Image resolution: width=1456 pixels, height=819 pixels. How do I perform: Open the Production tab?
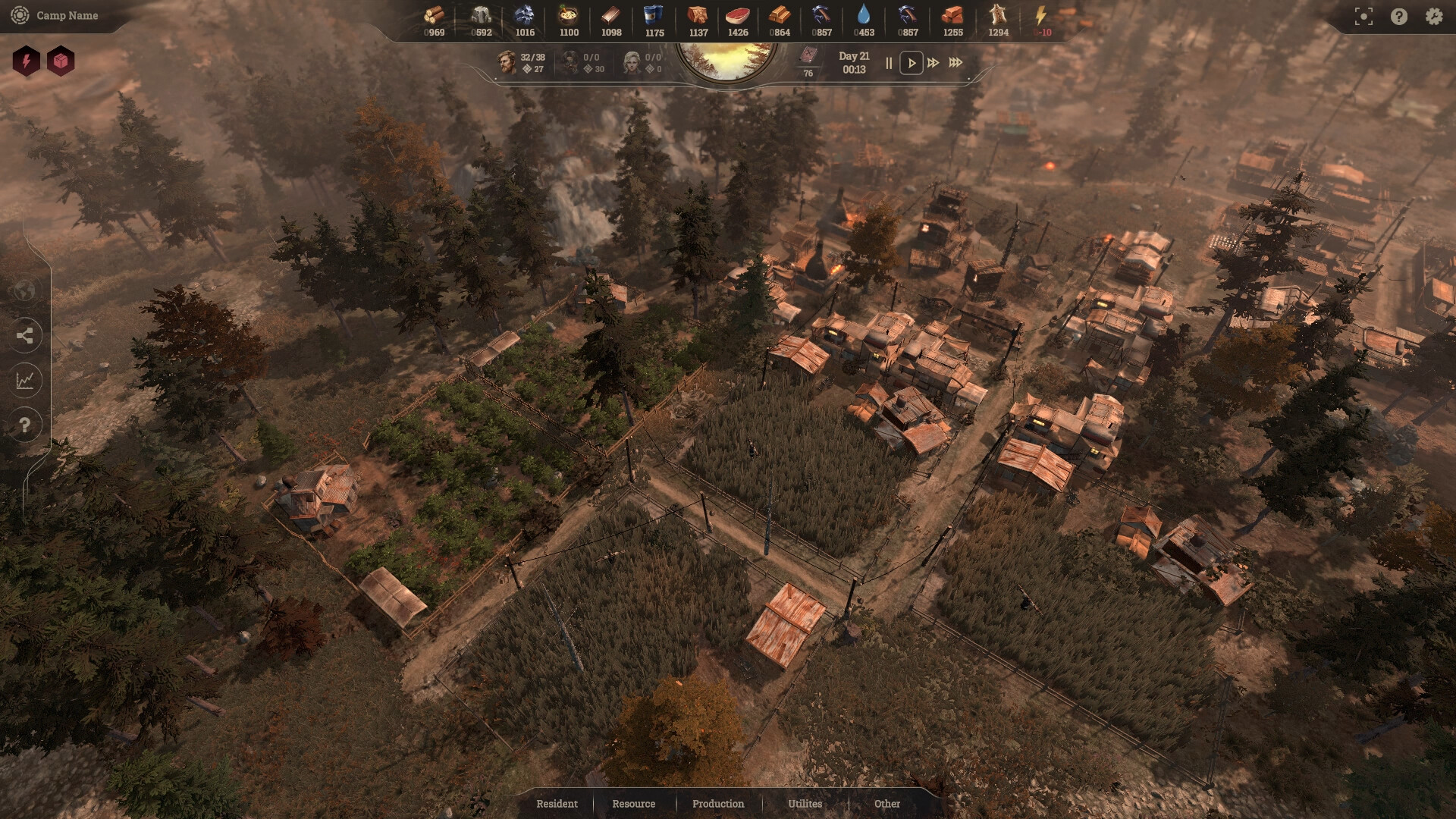coord(717,804)
